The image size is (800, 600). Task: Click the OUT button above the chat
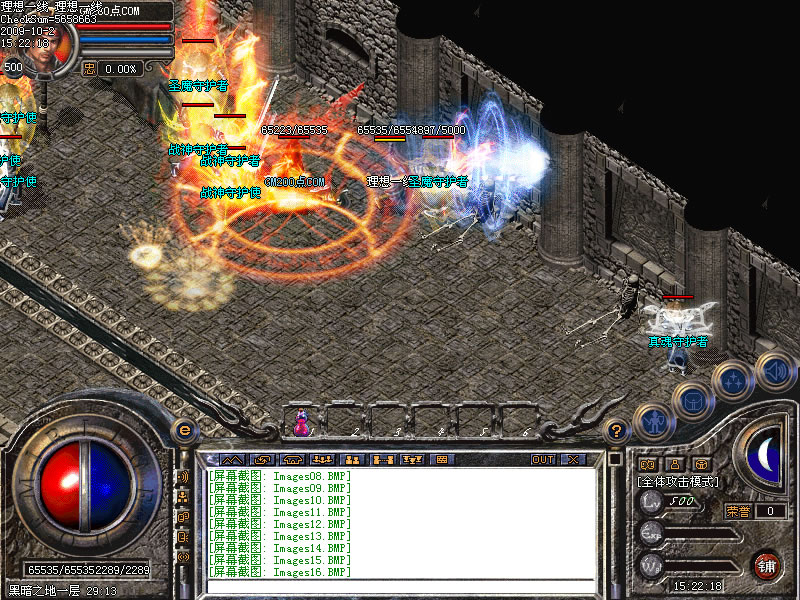542,460
